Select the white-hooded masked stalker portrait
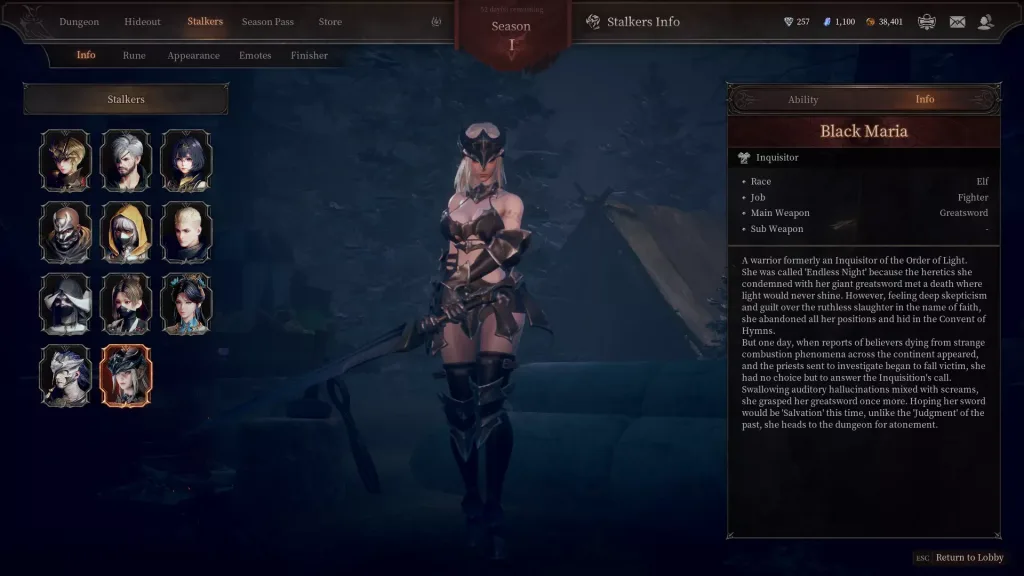 point(66,304)
